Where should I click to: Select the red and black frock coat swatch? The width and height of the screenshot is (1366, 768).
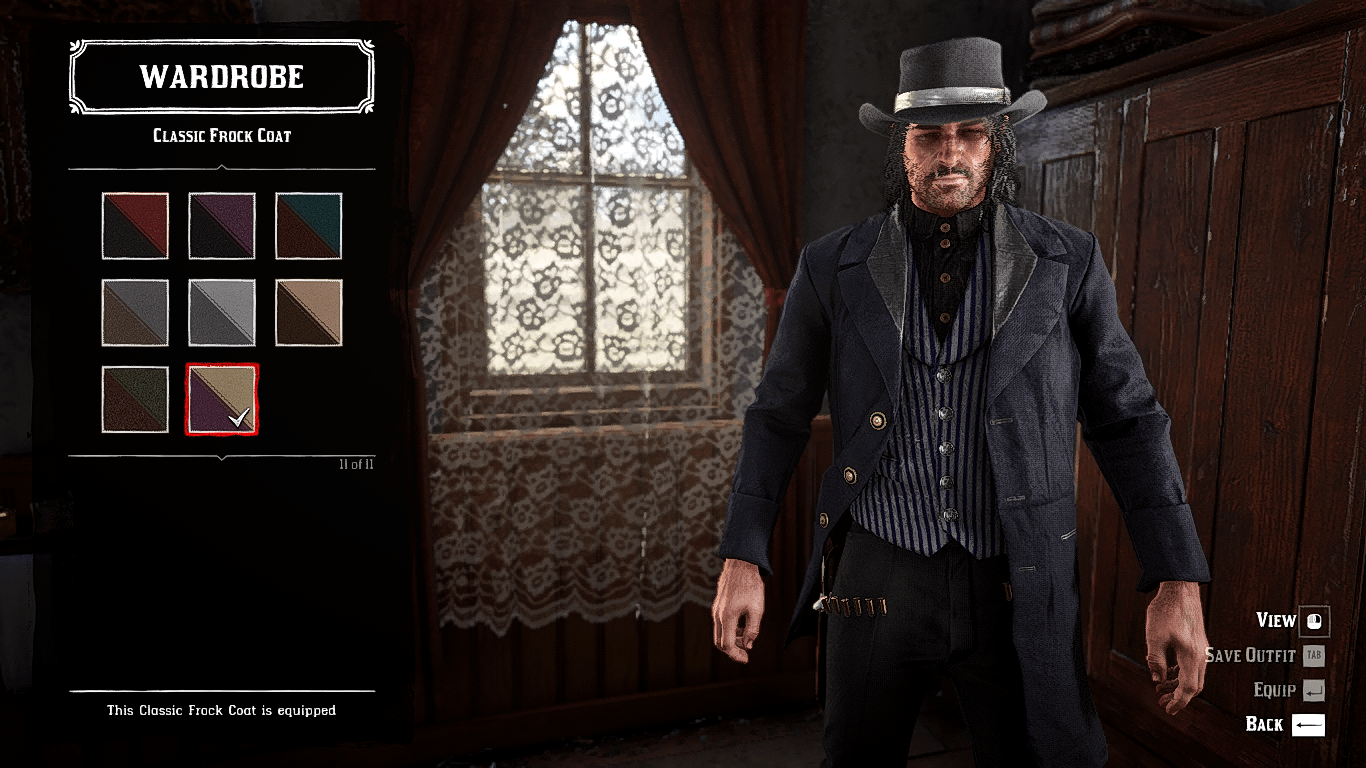(x=135, y=225)
